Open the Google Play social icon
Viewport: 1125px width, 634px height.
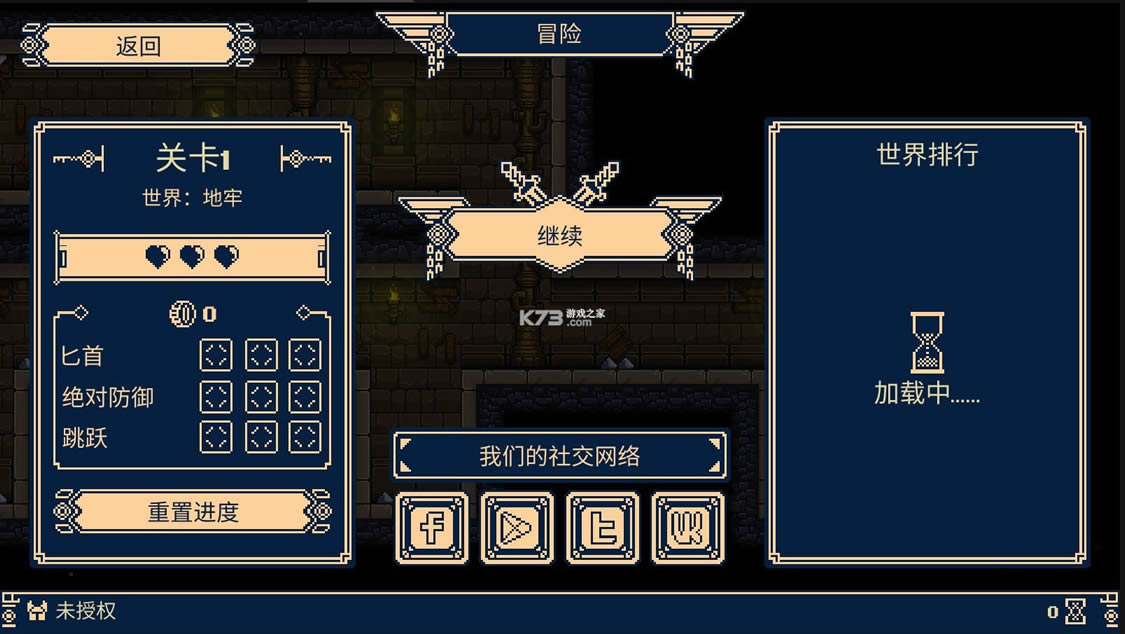pyautogui.click(x=517, y=527)
